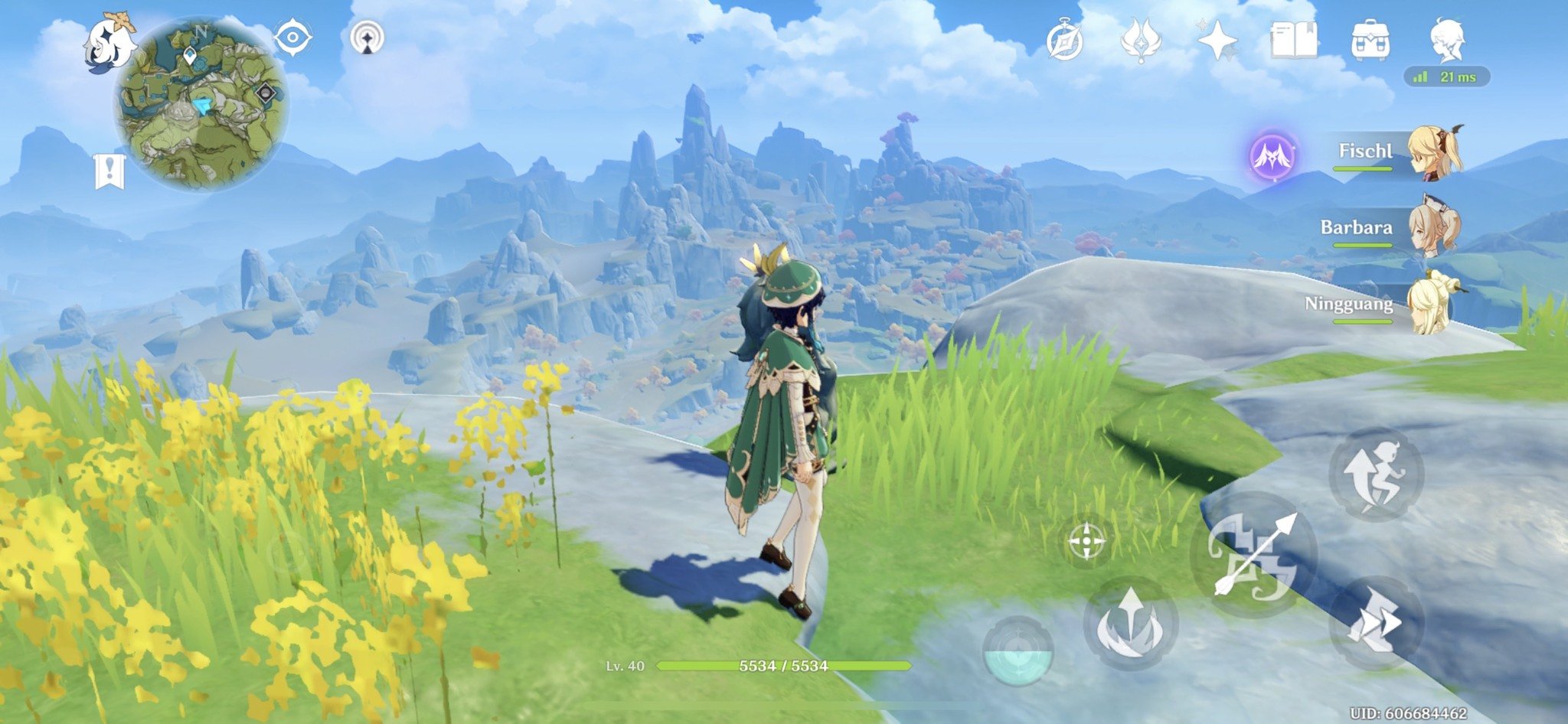Tap the jump button
Viewport: 1568px width, 724px height.
click(1376, 475)
